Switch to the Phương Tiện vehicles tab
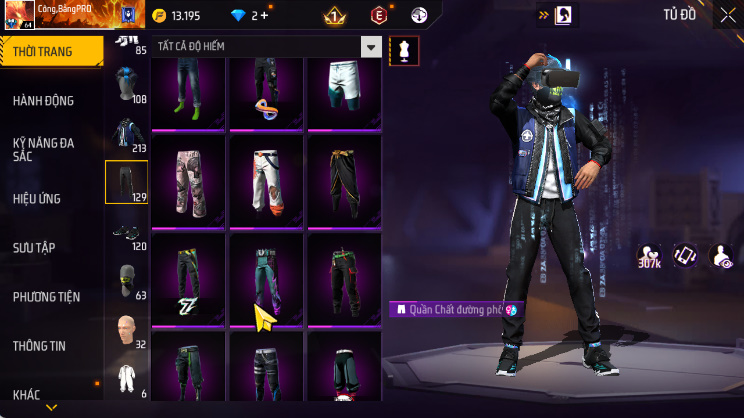 [x=47, y=297]
